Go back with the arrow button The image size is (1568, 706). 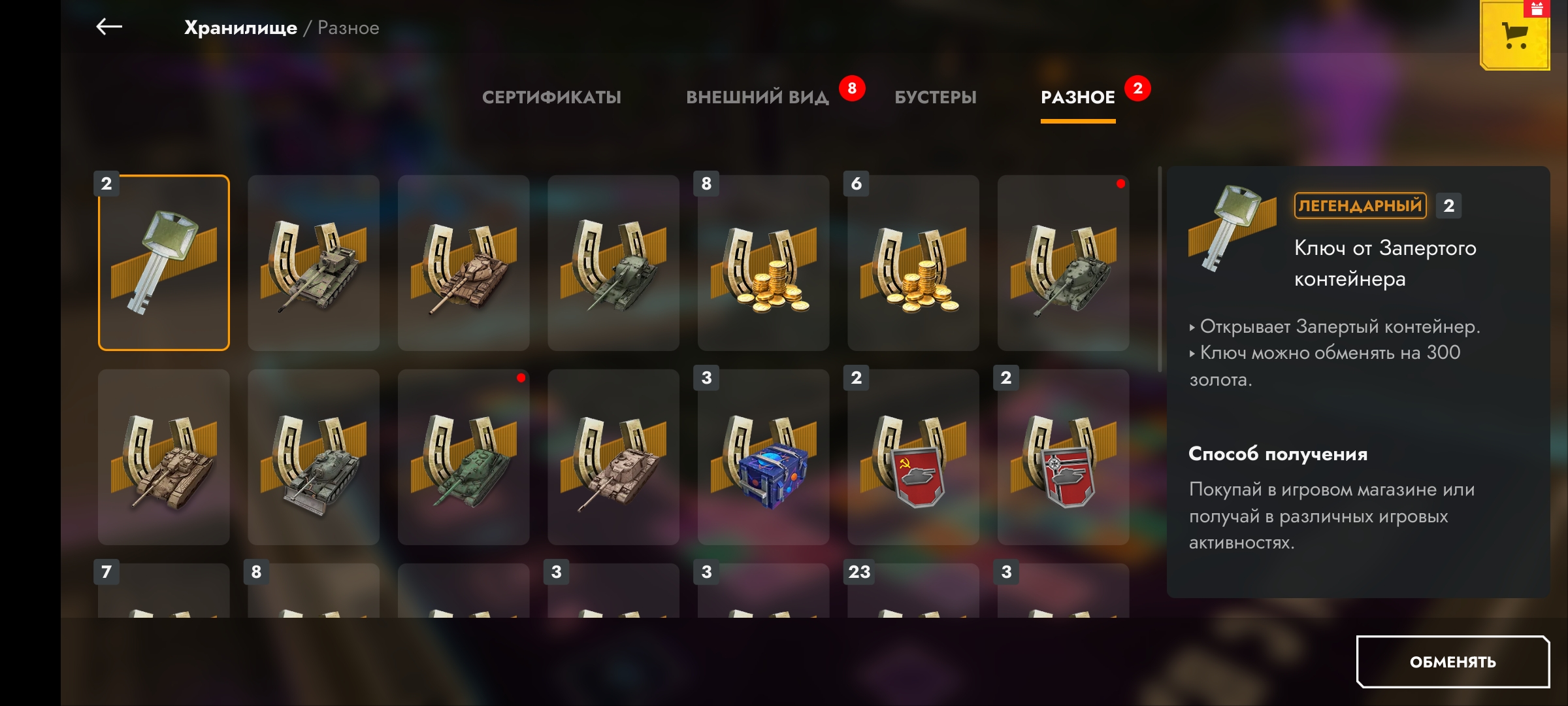[x=109, y=27]
